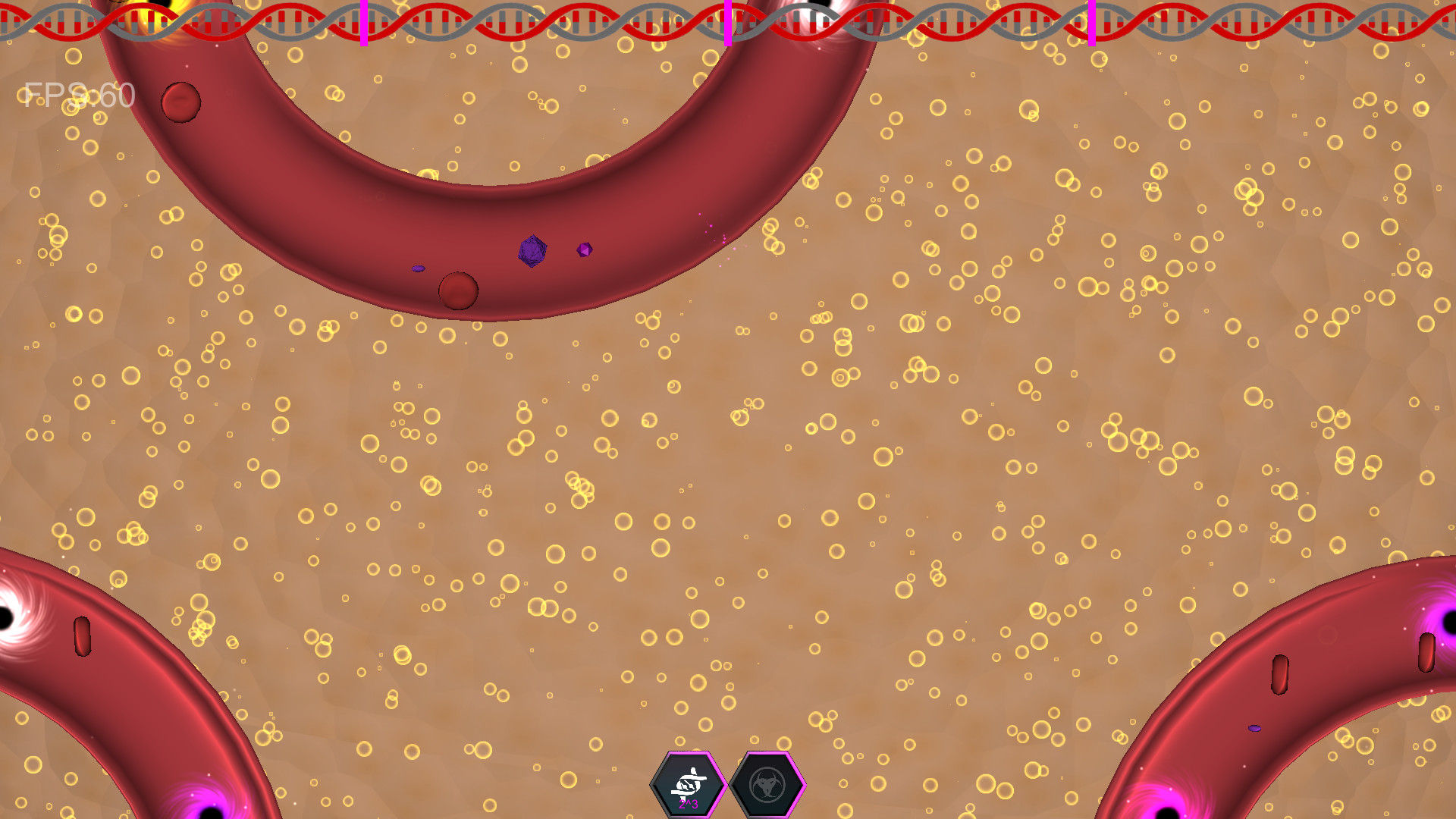1456x819 pixels.
Task: Click the small purple virus beside the icosahedron
Action: [x=582, y=248]
